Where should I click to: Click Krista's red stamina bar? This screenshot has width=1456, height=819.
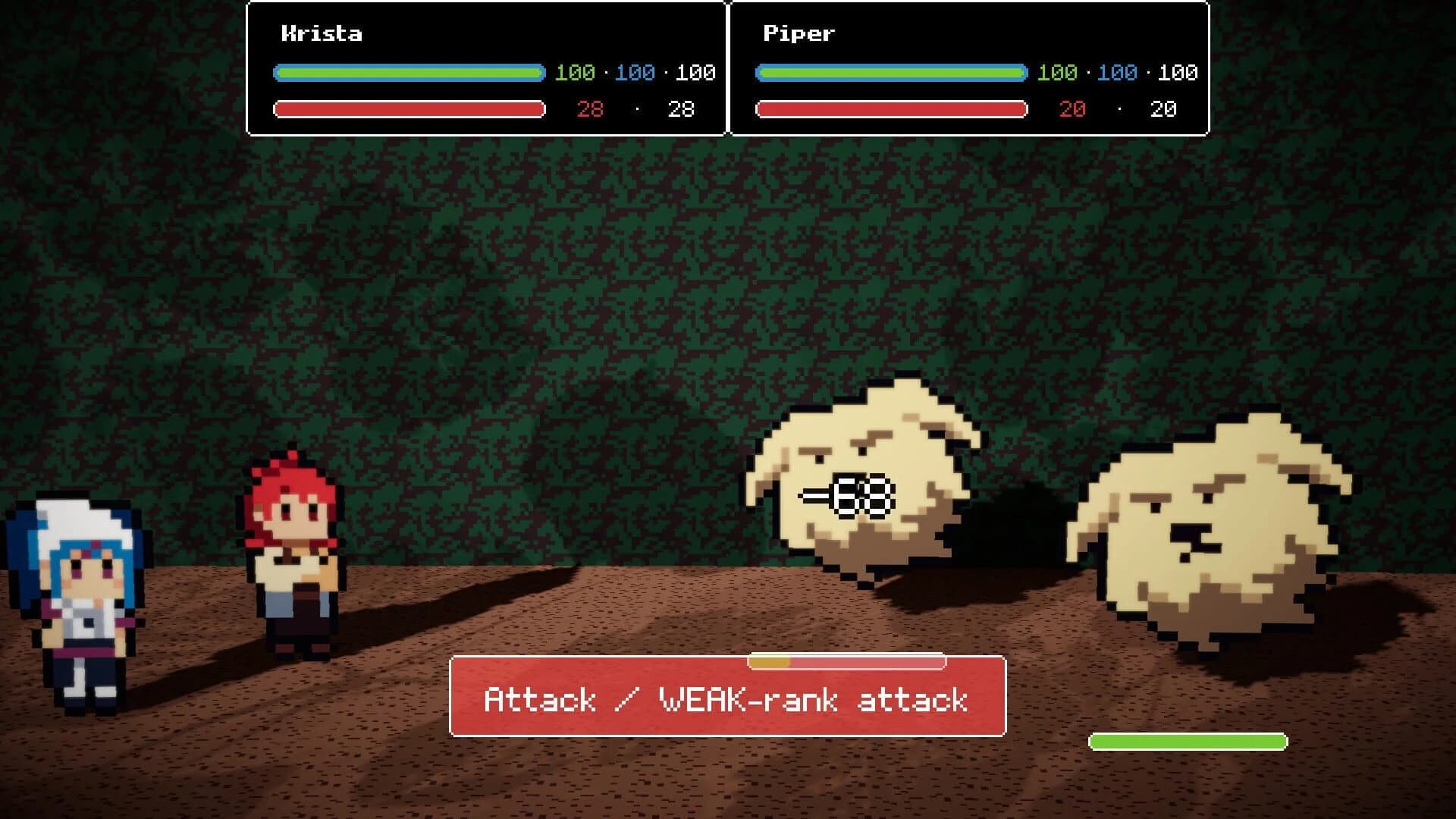click(x=409, y=109)
